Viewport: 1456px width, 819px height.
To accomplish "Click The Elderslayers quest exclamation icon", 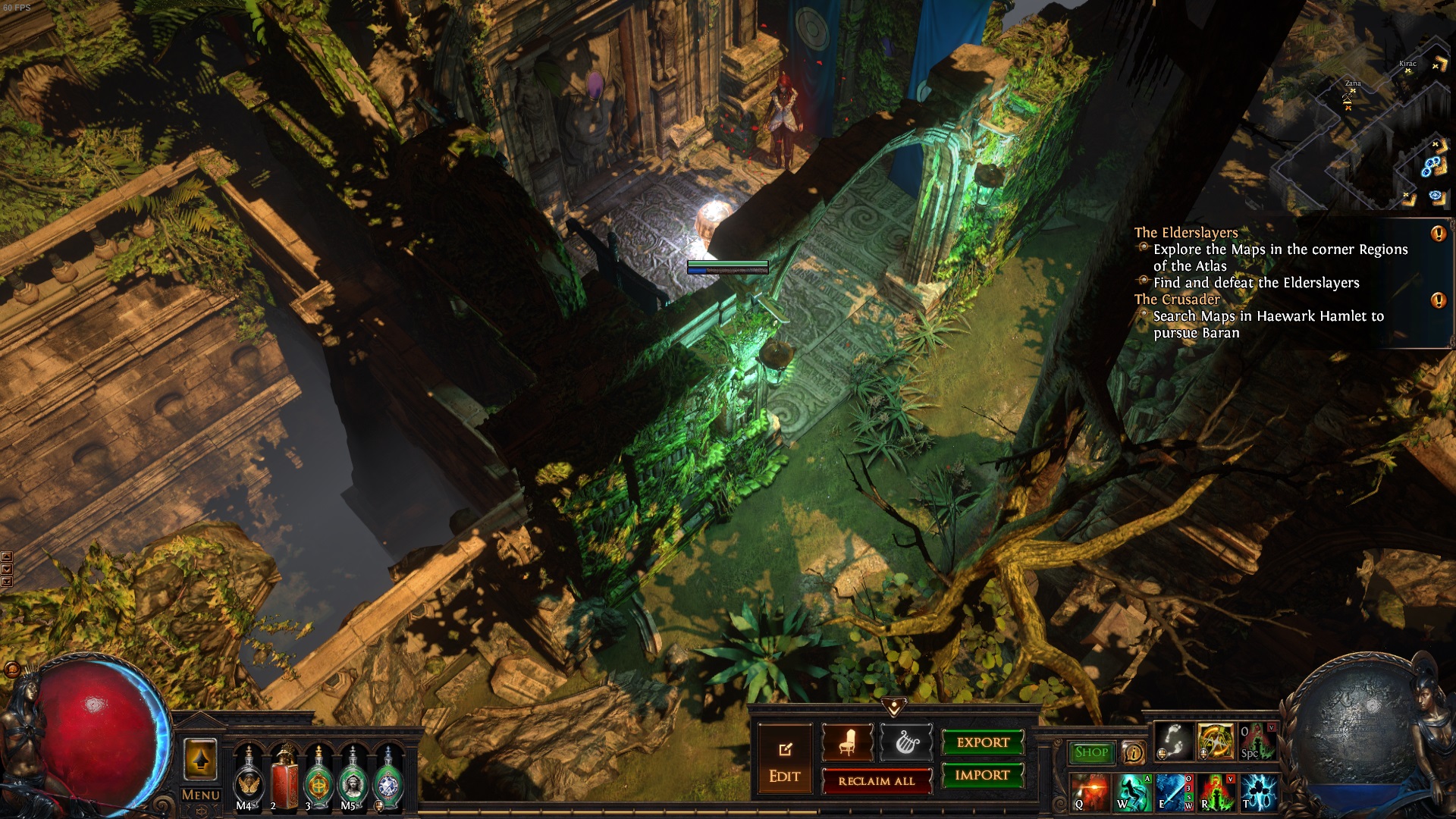I will coord(1438,234).
